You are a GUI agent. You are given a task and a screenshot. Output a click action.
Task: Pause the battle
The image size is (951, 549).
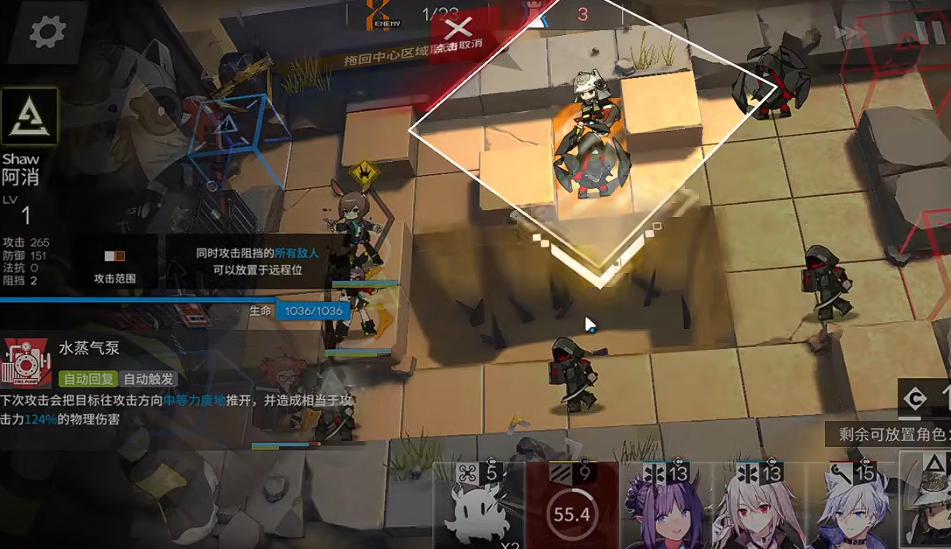click(x=930, y=33)
